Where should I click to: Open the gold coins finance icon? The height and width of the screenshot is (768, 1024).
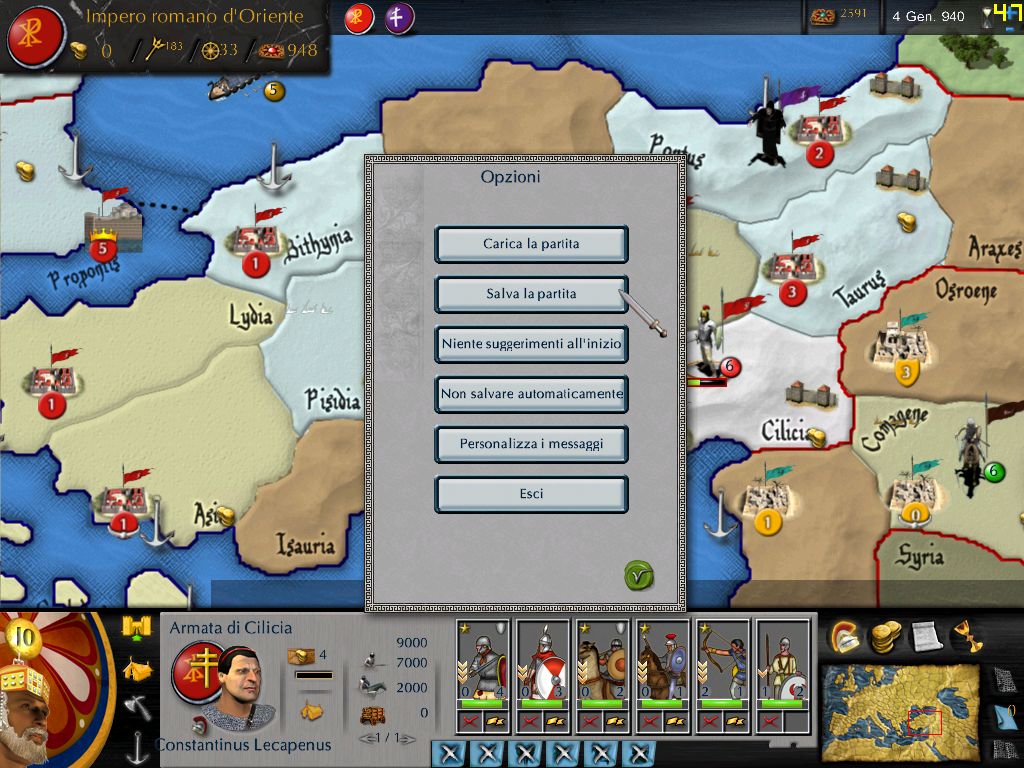point(885,636)
